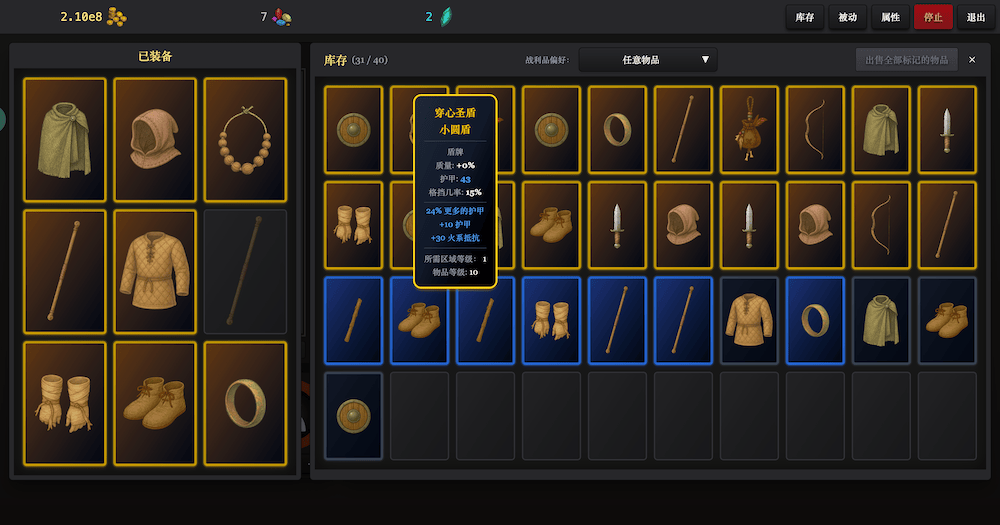
Task: Select the equipped quilted tunic slot
Action: [155, 271]
